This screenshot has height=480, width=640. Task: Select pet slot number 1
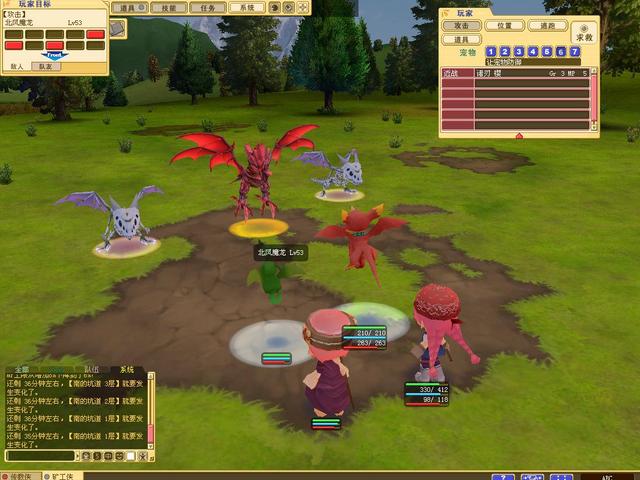491,51
